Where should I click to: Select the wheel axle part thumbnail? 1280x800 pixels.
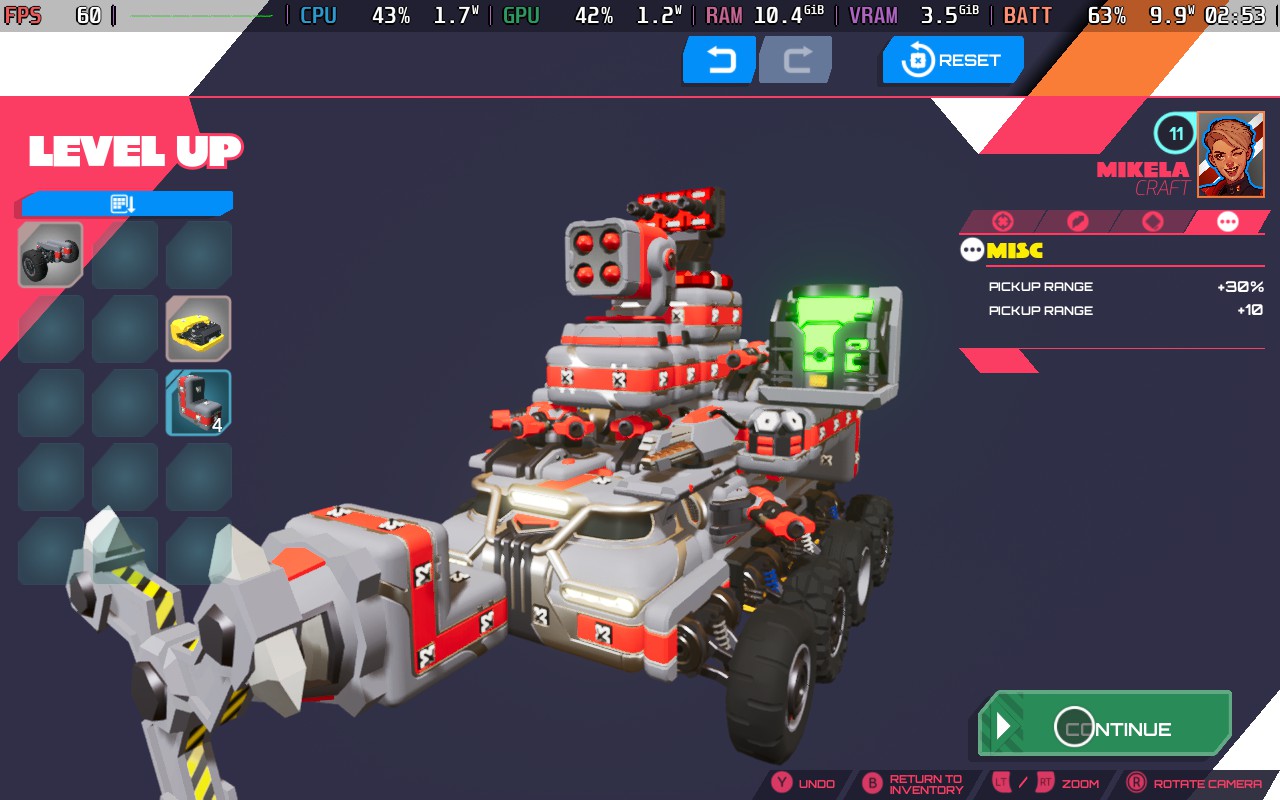click(49, 252)
